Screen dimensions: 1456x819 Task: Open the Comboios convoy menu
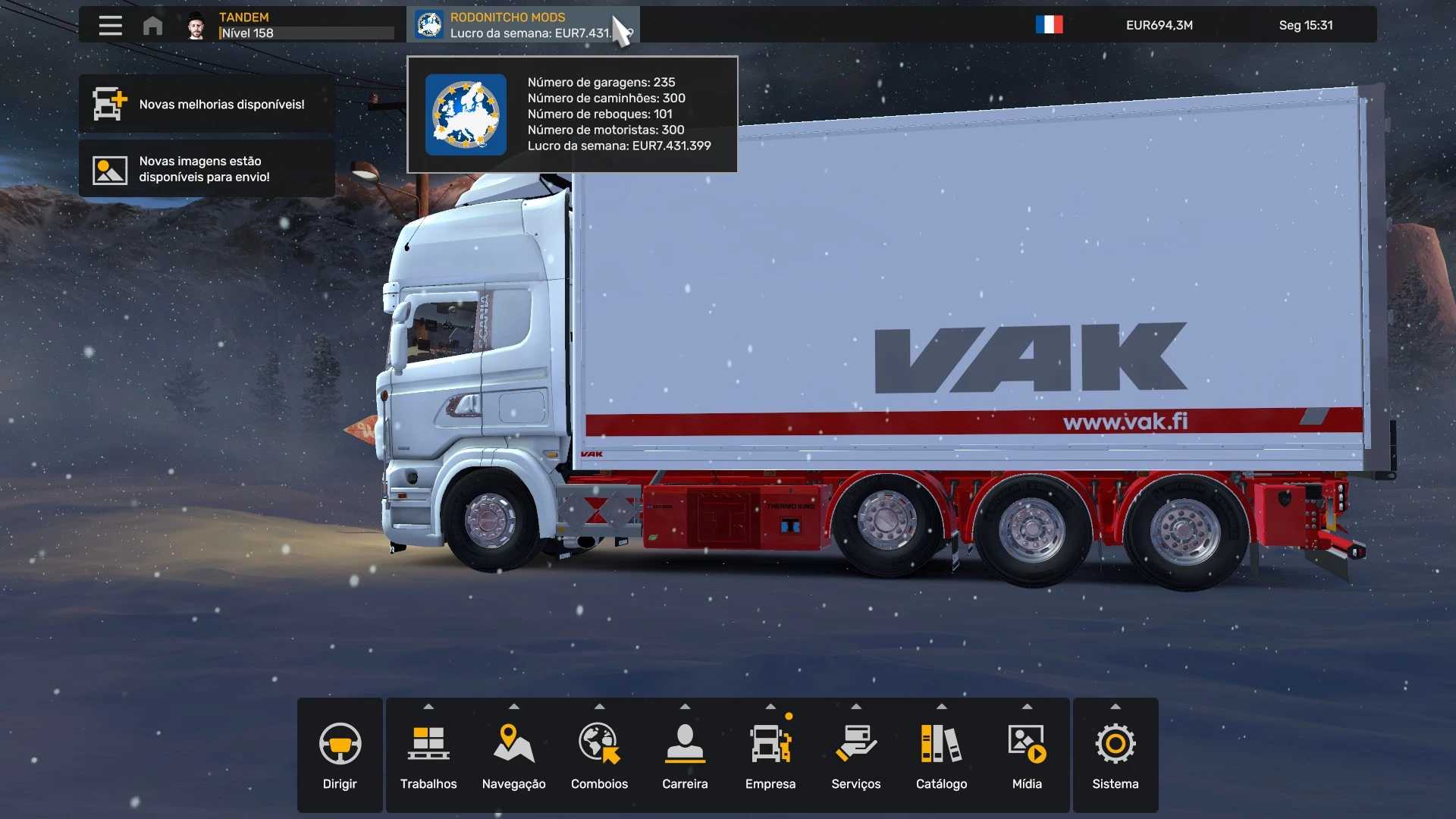click(599, 755)
